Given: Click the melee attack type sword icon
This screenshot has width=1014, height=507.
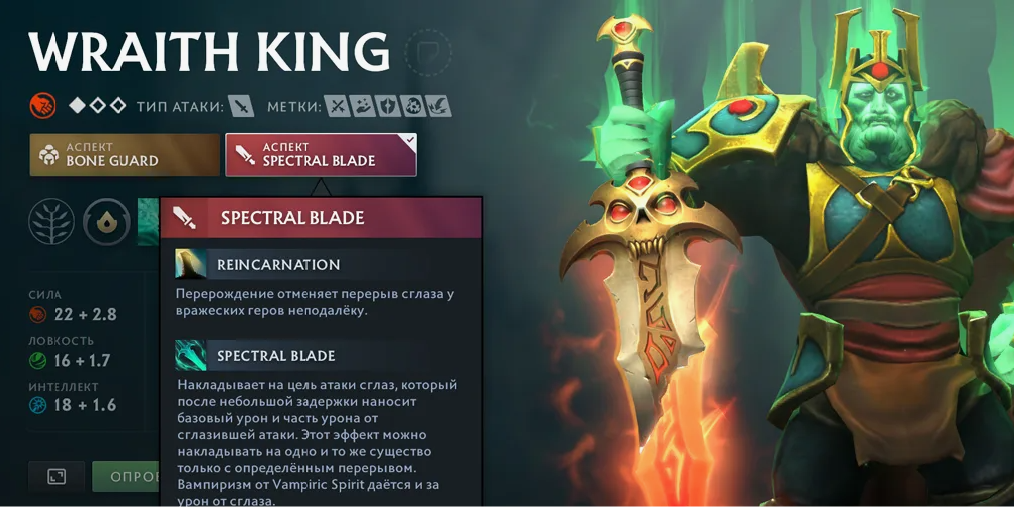Looking at the screenshot, I should point(241,106).
